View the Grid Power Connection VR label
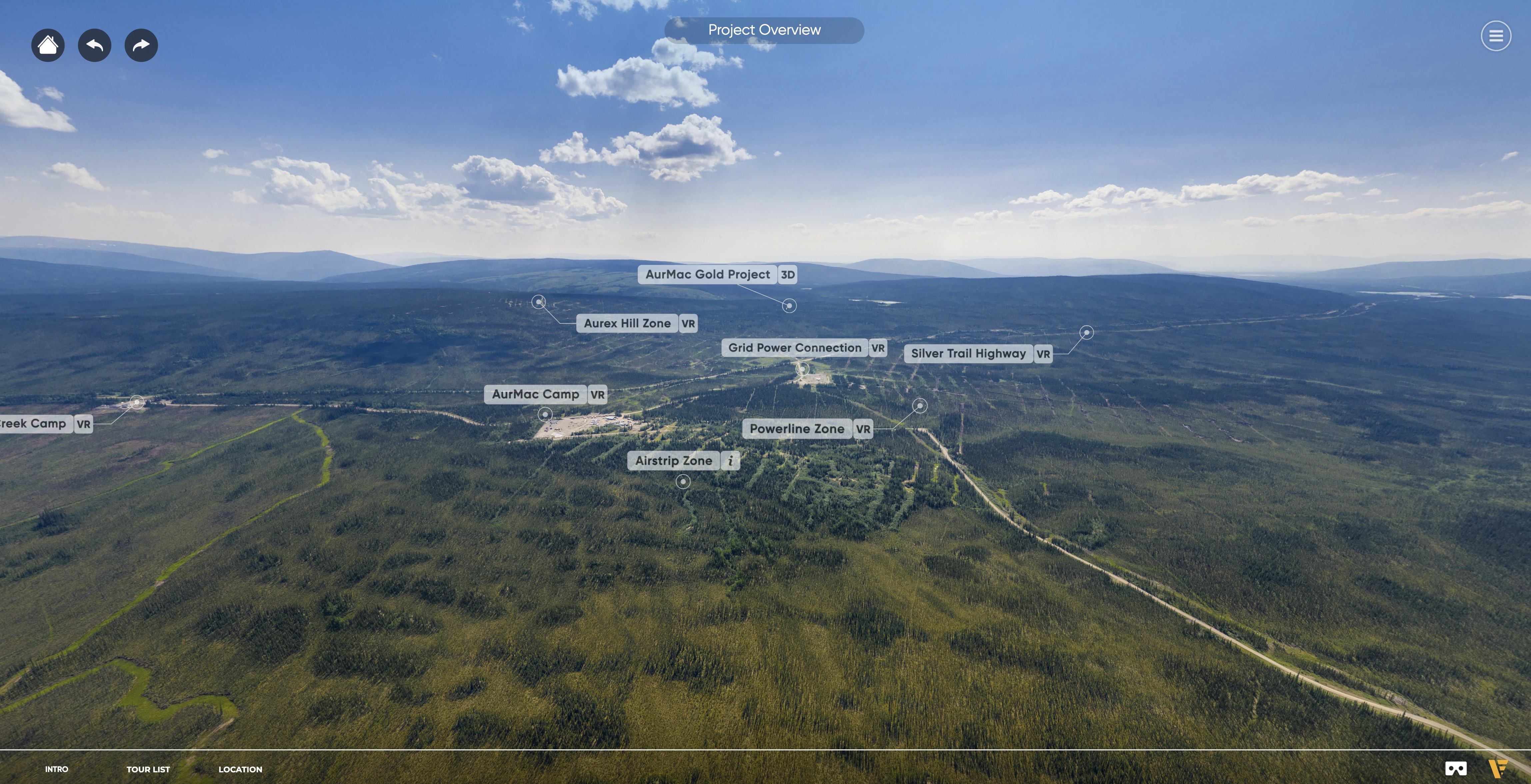 803,348
